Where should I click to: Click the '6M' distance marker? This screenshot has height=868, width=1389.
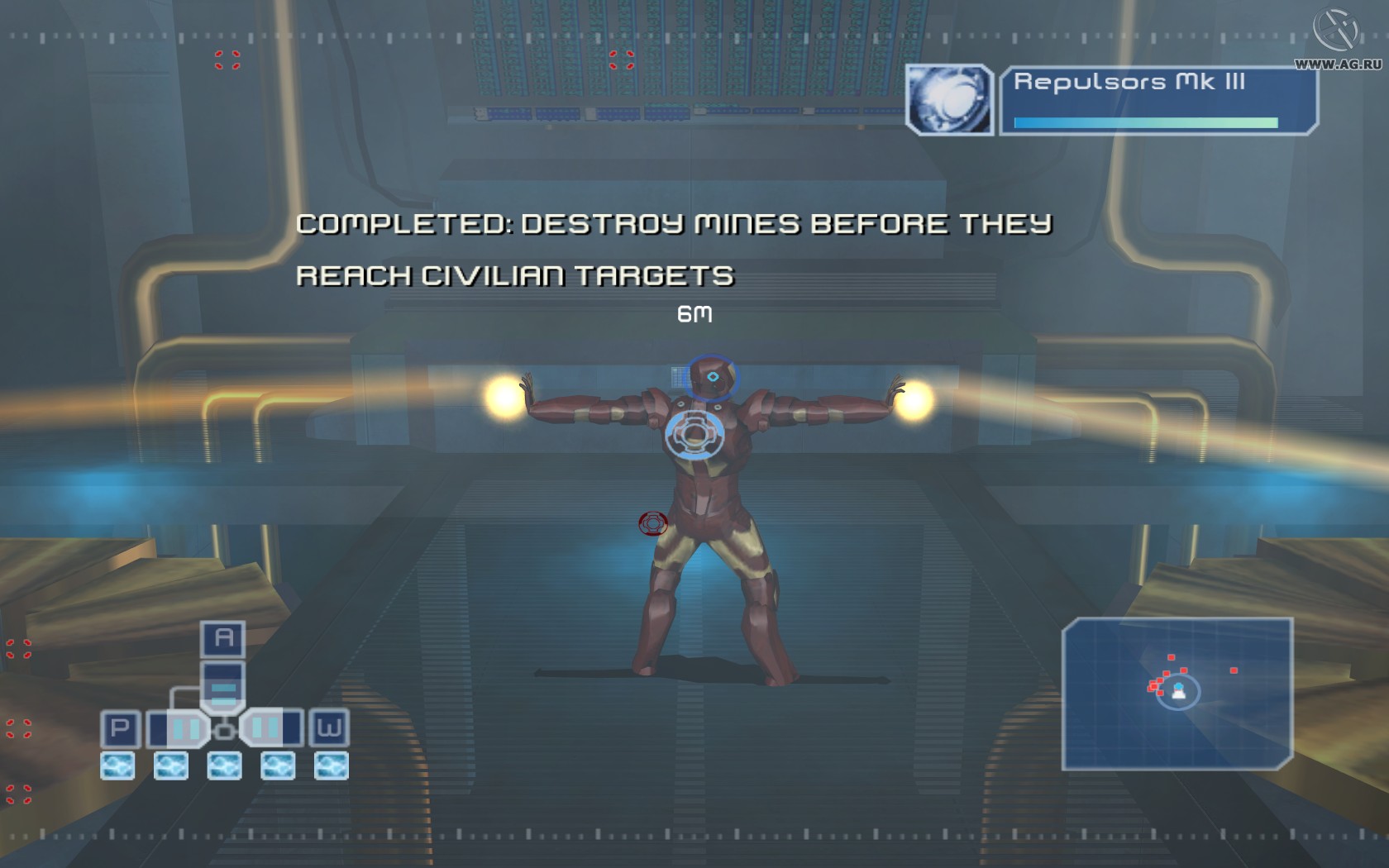tap(694, 314)
